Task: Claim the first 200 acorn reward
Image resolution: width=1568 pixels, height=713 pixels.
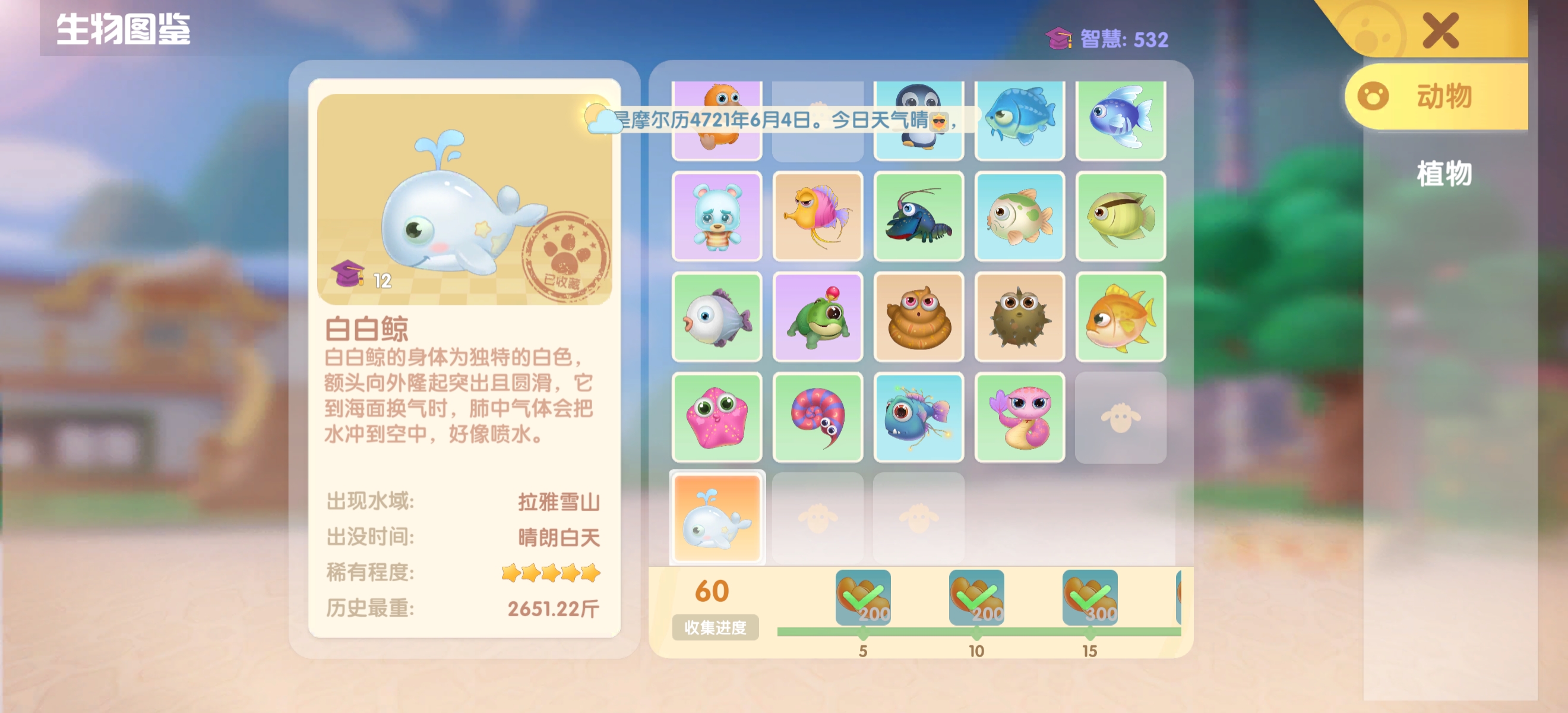Action: (x=864, y=600)
